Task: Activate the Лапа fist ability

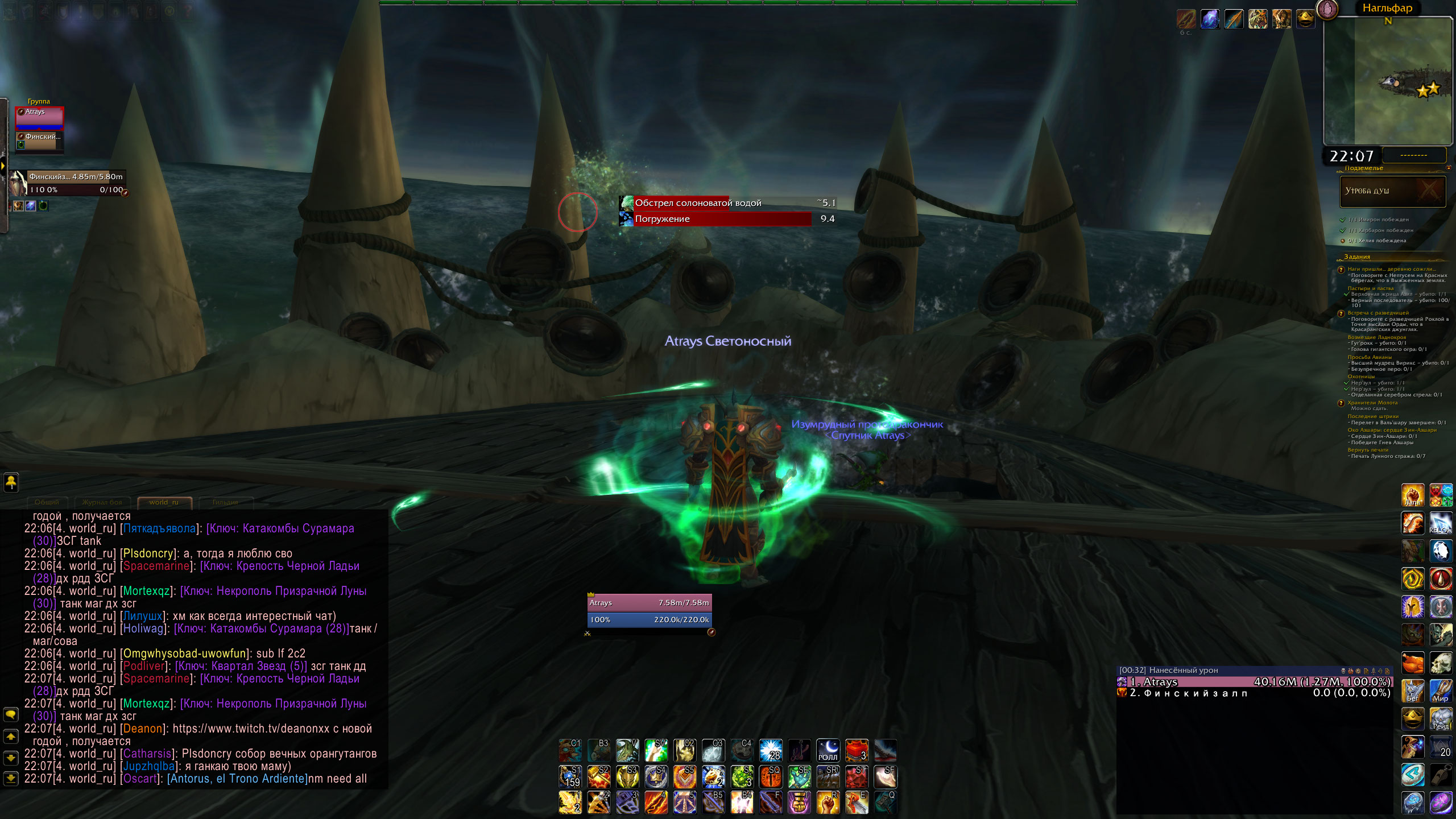Action: pos(1413,495)
